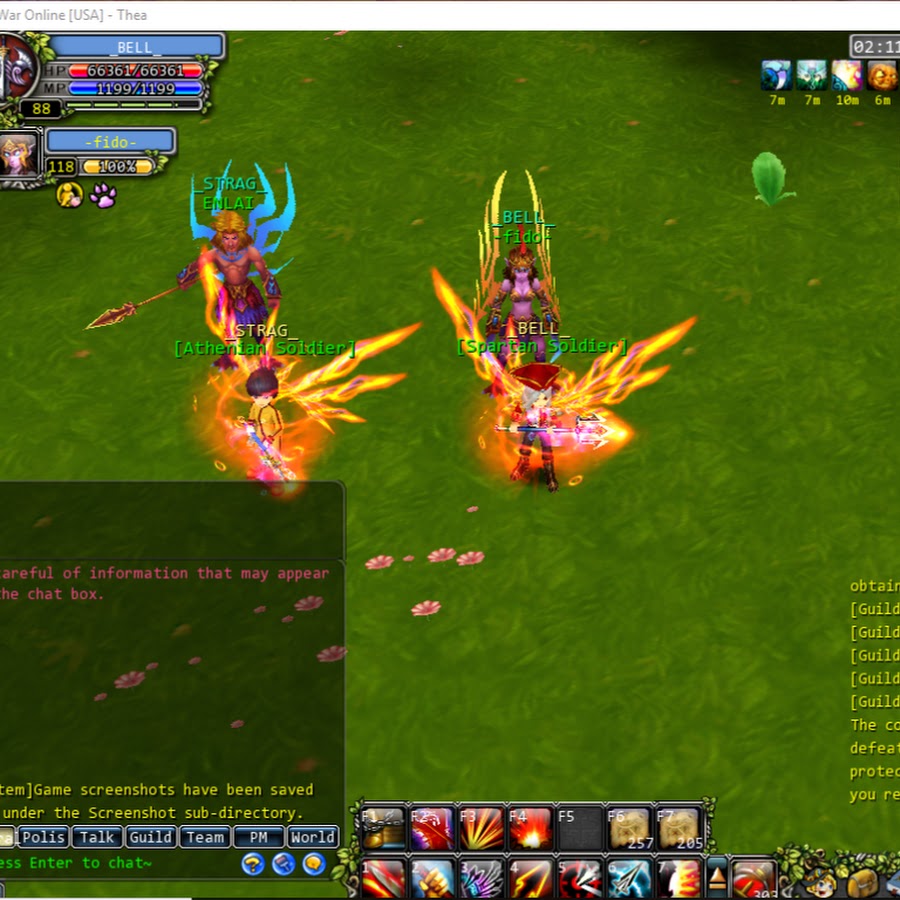Use the F7 item with 205 count
The height and width of the screenshot is (900, 900).
coord(678,829)
